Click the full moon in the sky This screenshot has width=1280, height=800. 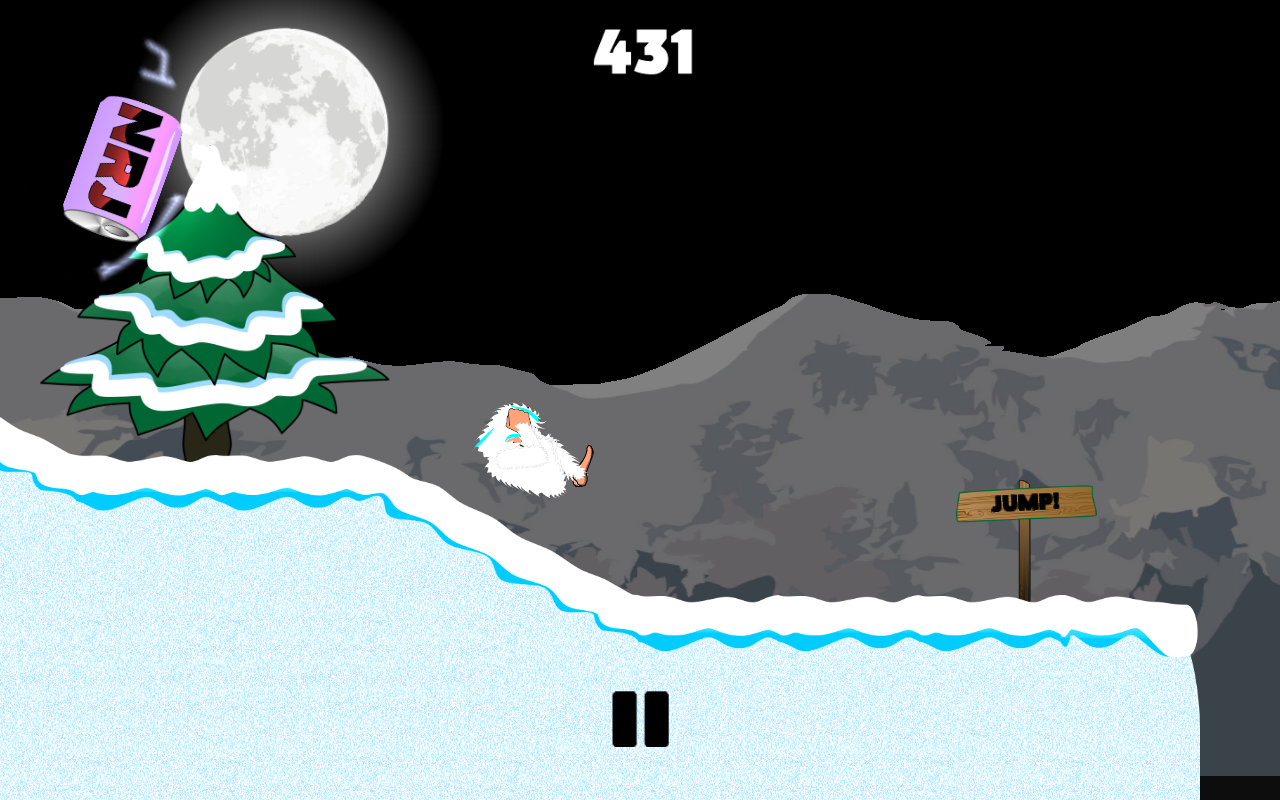point(288,130)
